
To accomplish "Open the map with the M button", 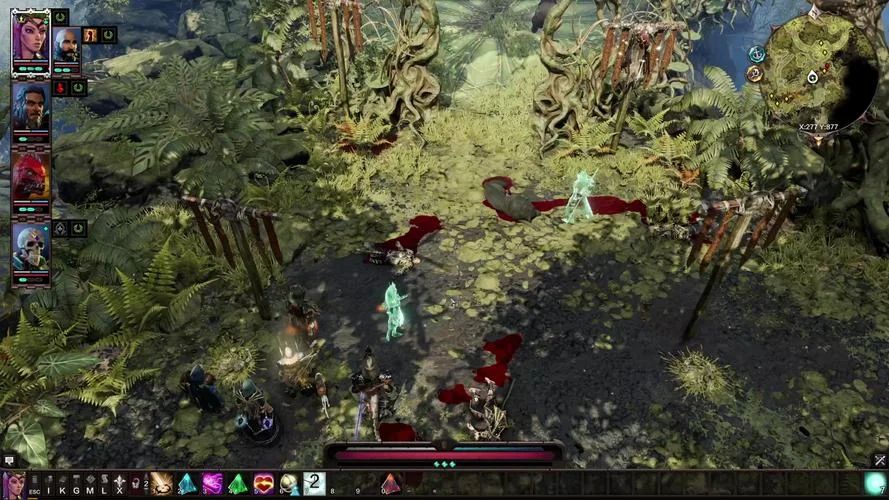I will click(x=90, y=486).
